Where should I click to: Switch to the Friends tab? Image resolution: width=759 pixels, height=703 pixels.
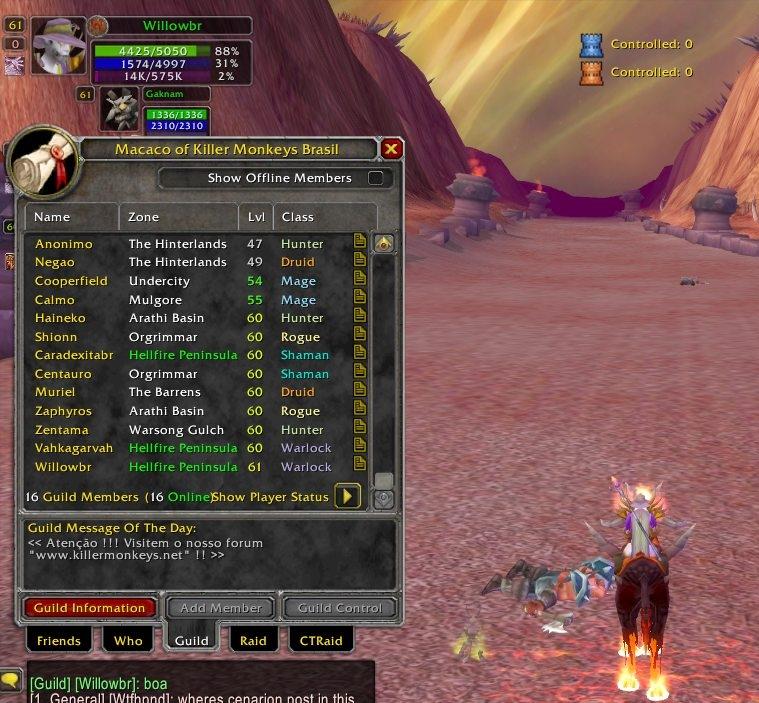tap(58, 640)
